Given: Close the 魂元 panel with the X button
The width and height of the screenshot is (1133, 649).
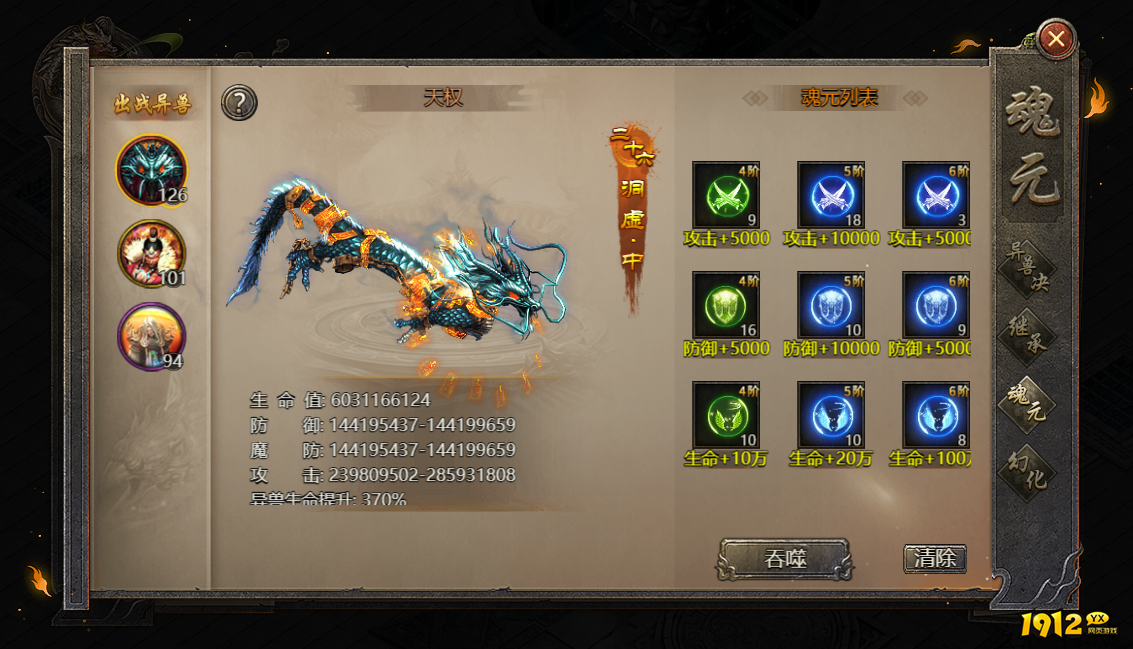Looking at the screenshot, I should tap(1056, 40).
